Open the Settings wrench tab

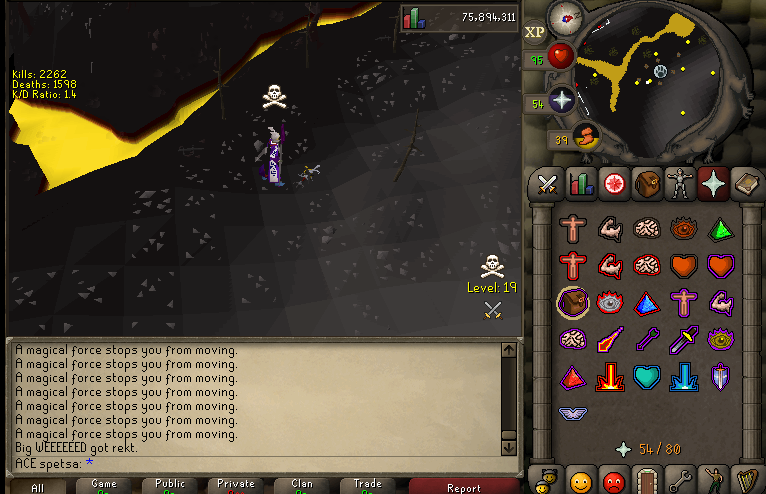pyautogui.click(x=683, y=478)
